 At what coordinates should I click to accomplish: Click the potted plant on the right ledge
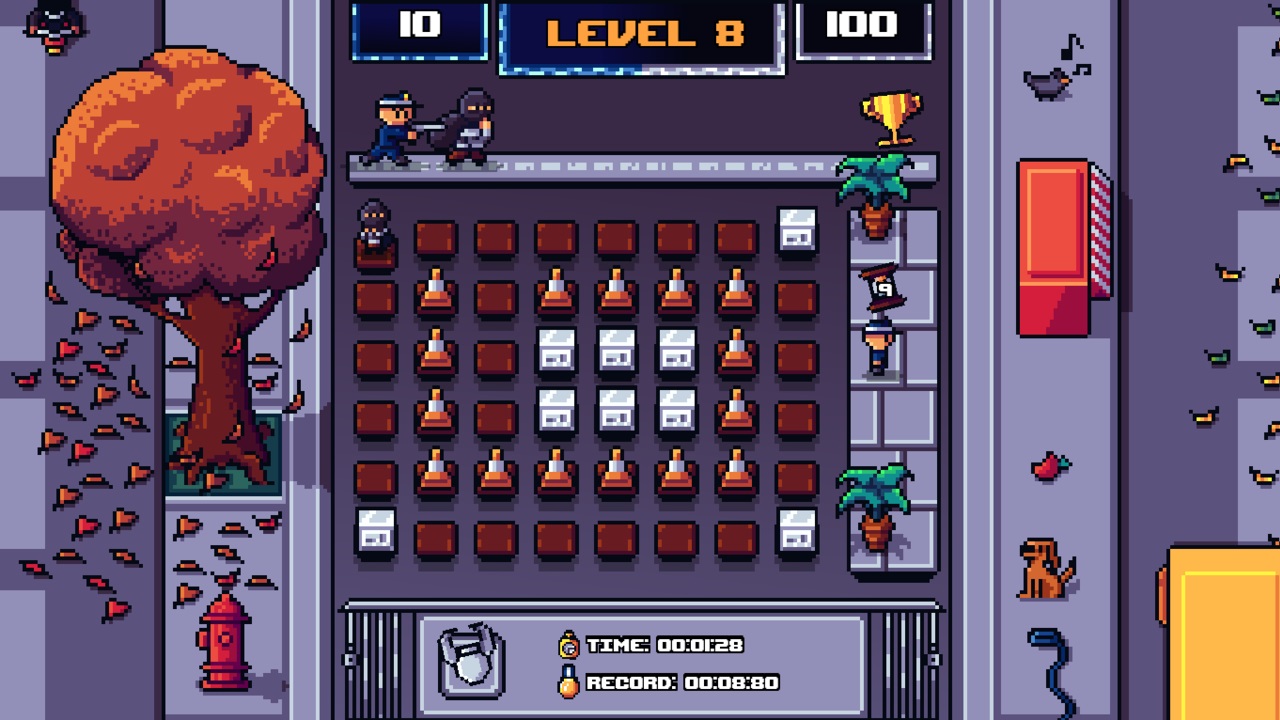point(878,180)
